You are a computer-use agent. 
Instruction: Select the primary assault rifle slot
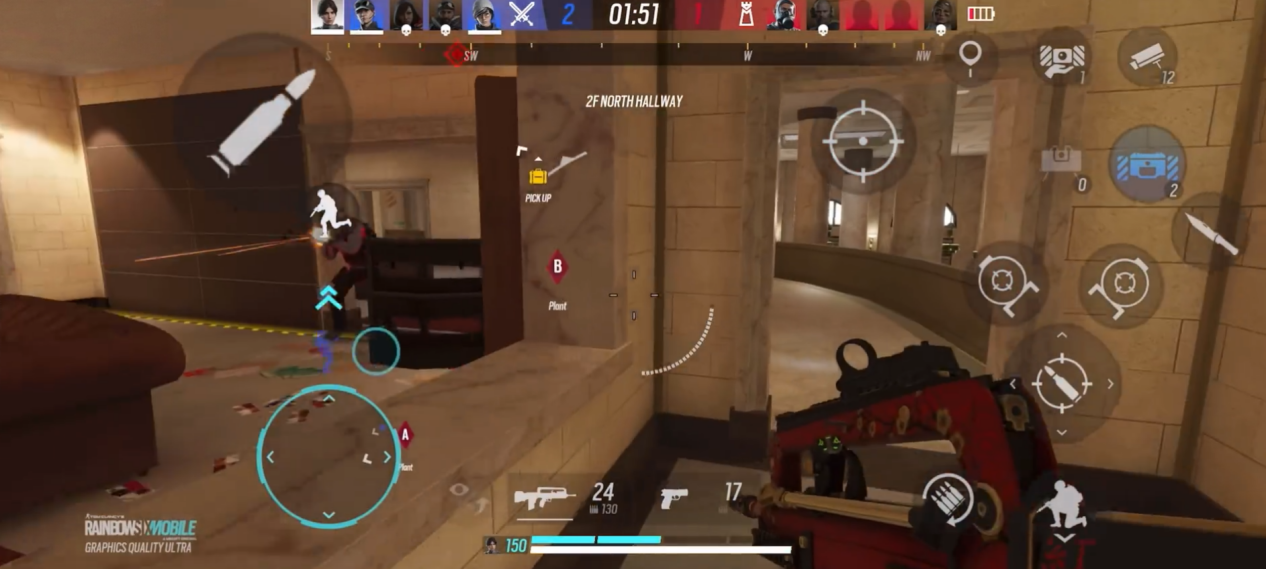tap(546, 497)
